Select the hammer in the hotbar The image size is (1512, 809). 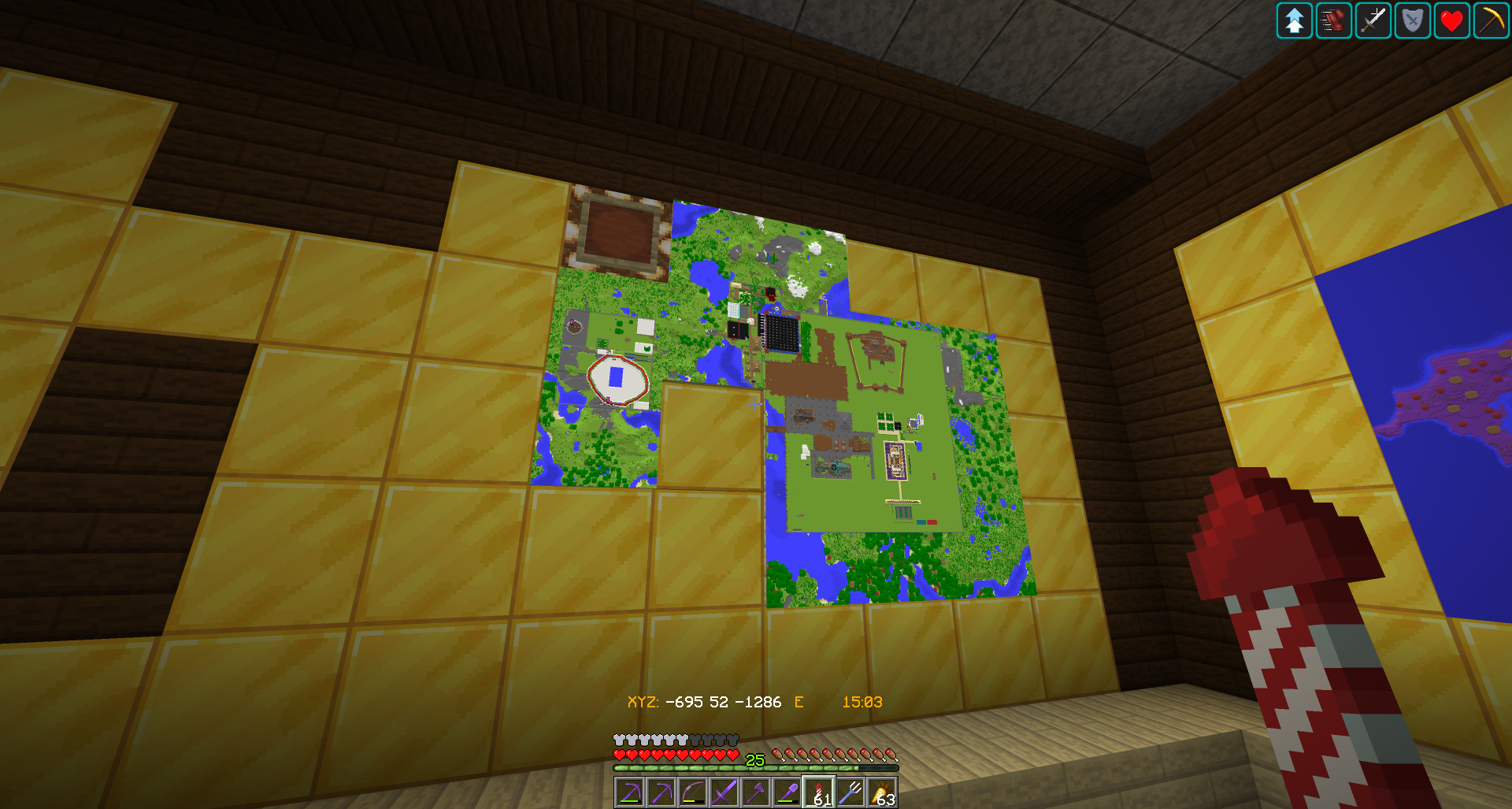[x=756, y=790]
